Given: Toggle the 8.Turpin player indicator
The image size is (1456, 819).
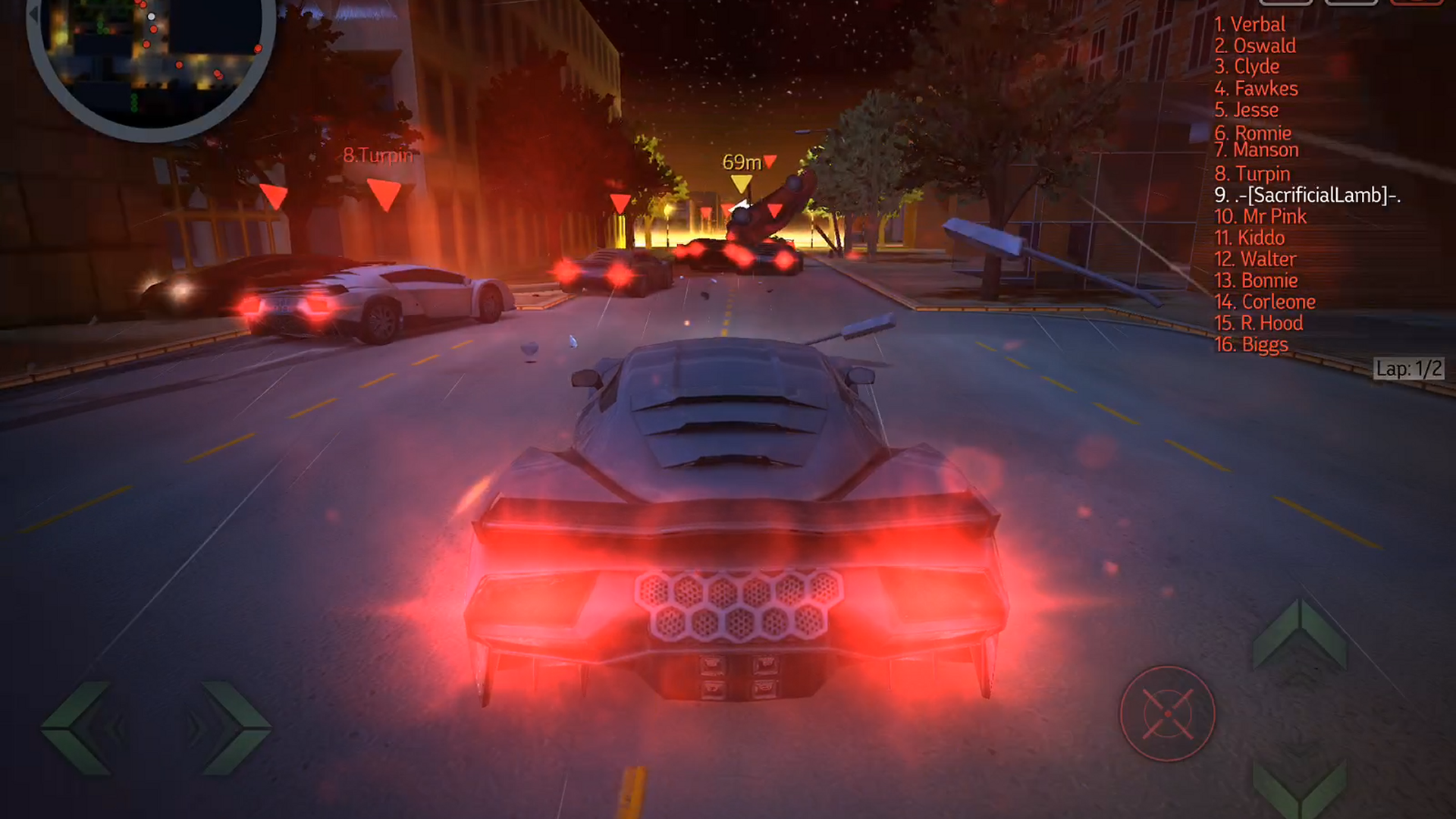Looking at the screenshot, I should click(377, 156).
